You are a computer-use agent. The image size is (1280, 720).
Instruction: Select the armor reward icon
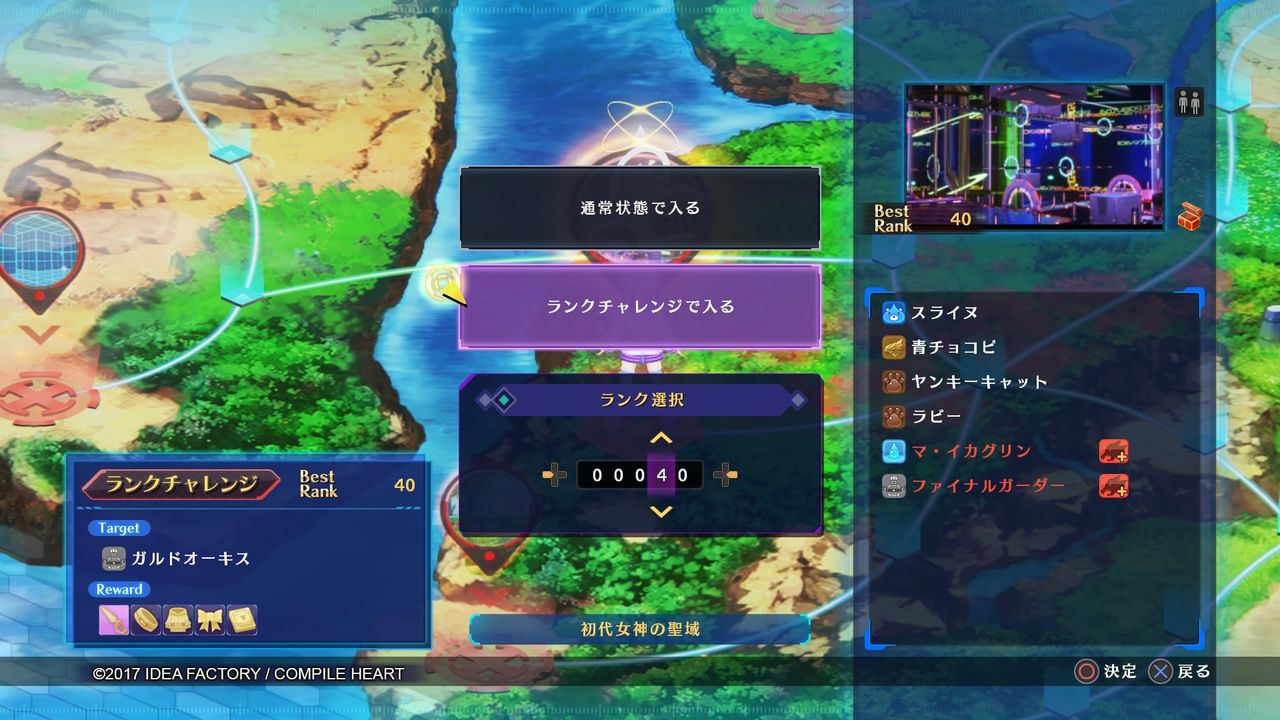pos(178,619)
